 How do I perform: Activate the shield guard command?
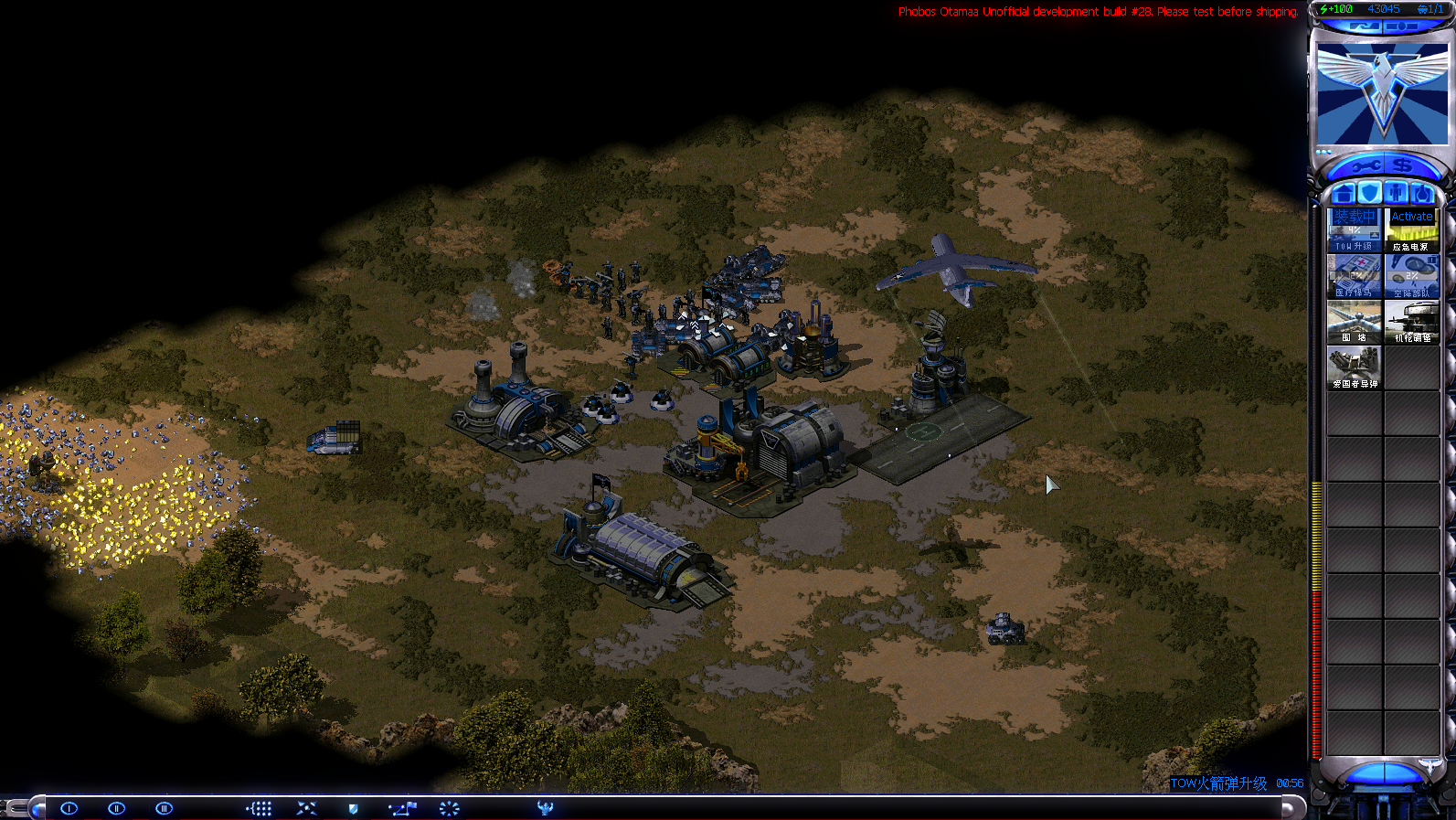(x=354, y=808)
